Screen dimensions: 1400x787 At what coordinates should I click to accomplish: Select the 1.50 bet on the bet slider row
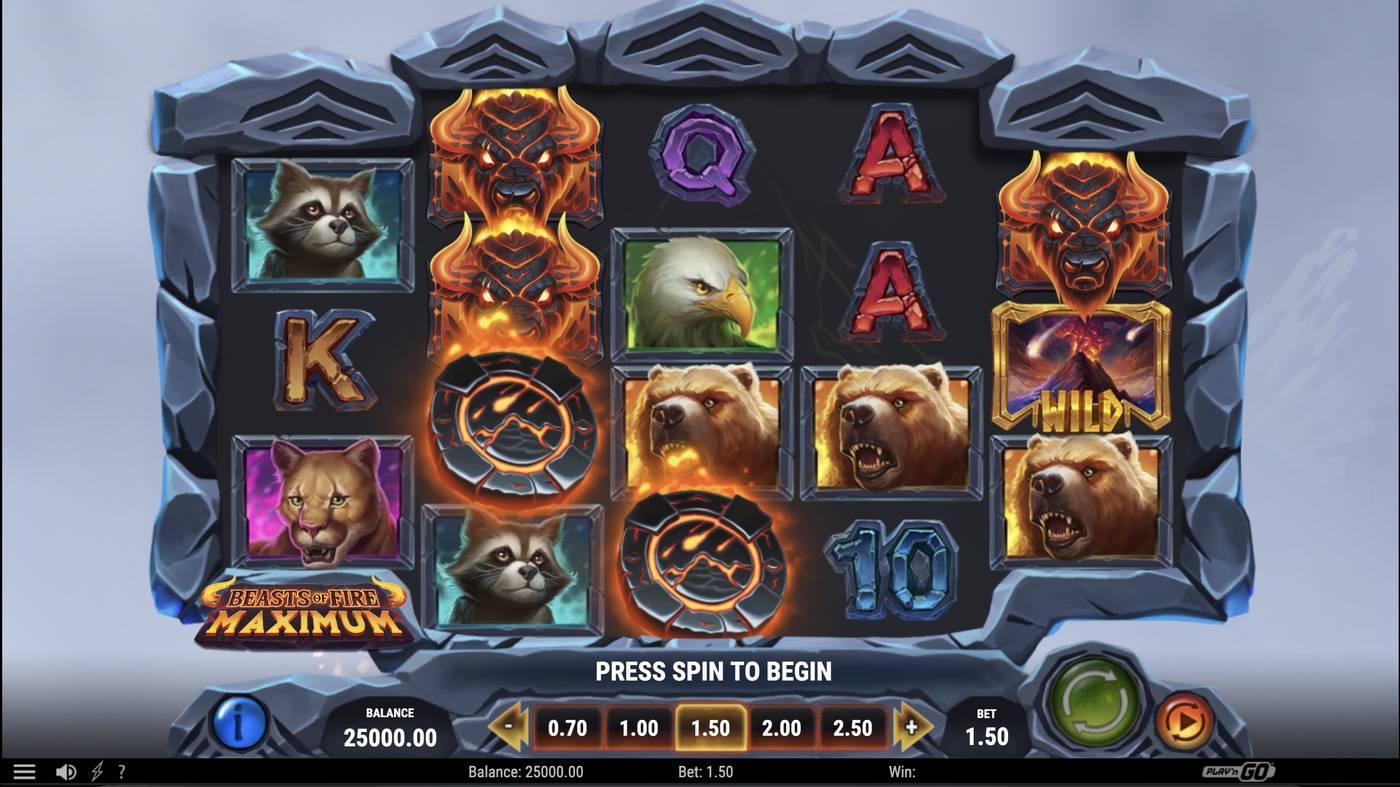[710, 728]
